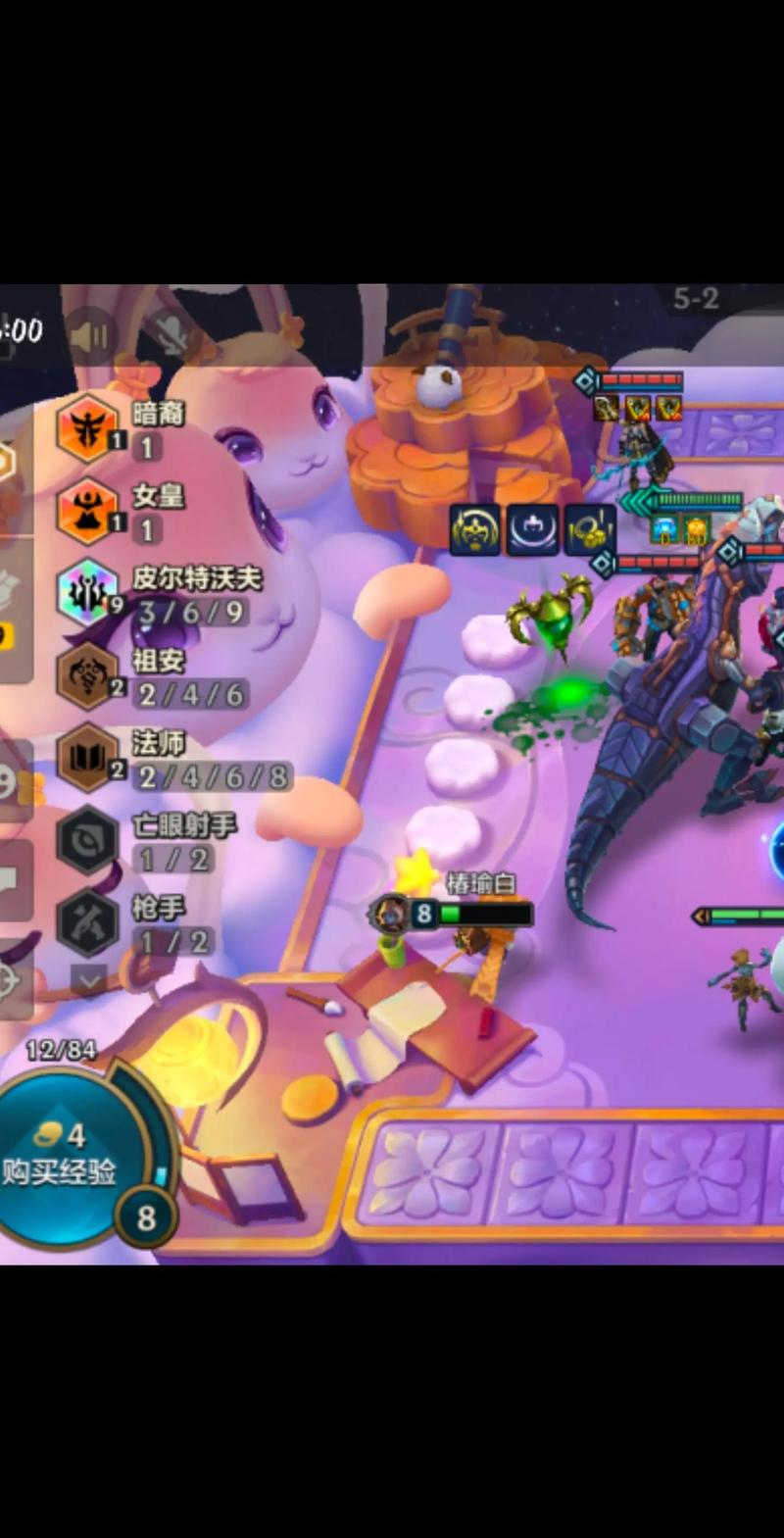This screenshot has height=1538, width=784.
Task: Select the 枪手 trait entry
Action: click(88, 922)
